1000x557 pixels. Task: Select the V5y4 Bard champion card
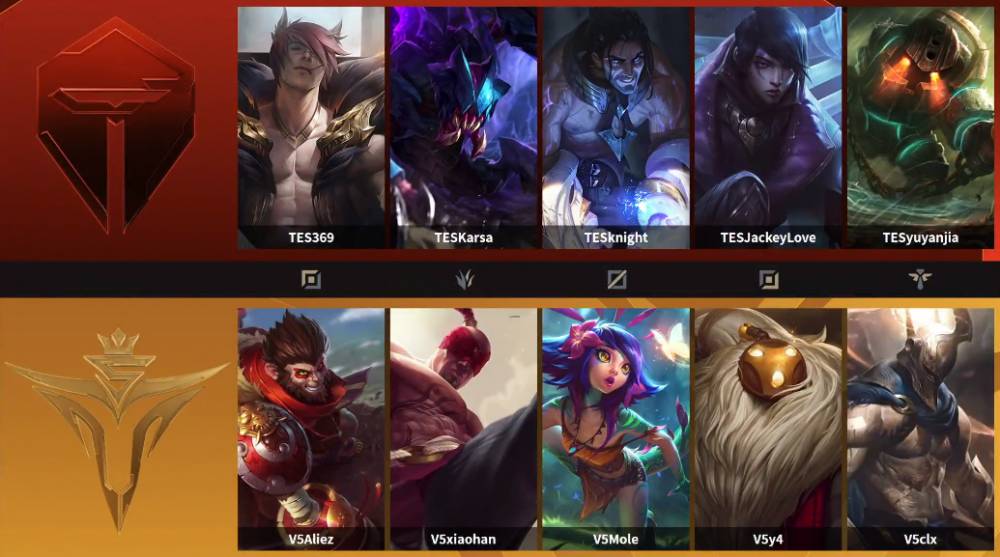pos(768,427)
